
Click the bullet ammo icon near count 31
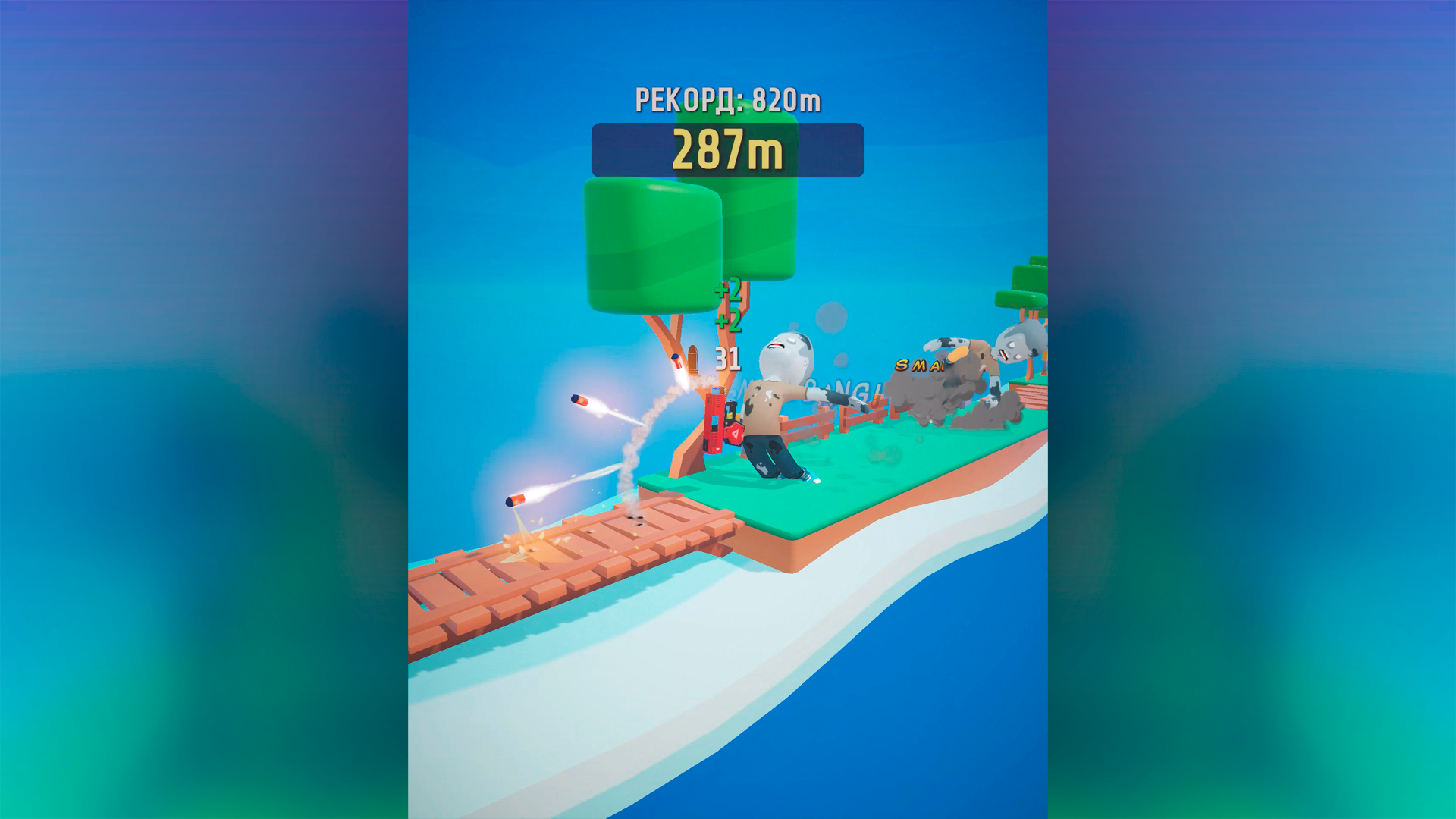pos(694,357)
